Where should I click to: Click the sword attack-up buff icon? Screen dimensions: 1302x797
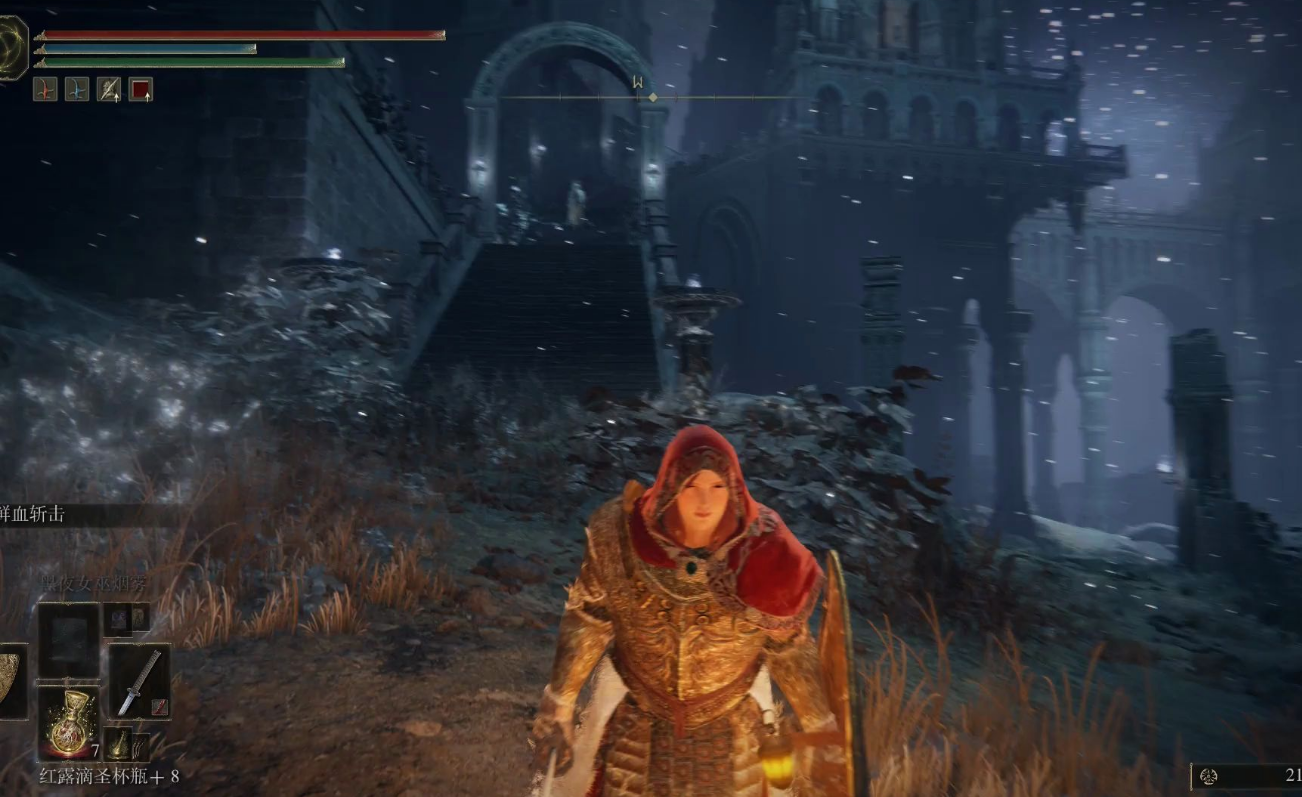click(109, 90)
